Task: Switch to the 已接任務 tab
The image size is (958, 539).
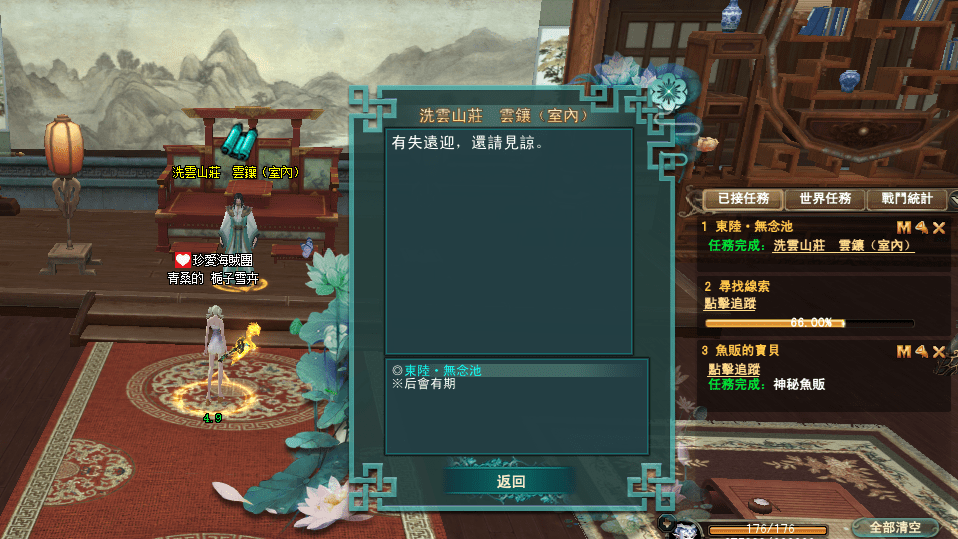Action: pyautogui.click(x=742, y=199)
